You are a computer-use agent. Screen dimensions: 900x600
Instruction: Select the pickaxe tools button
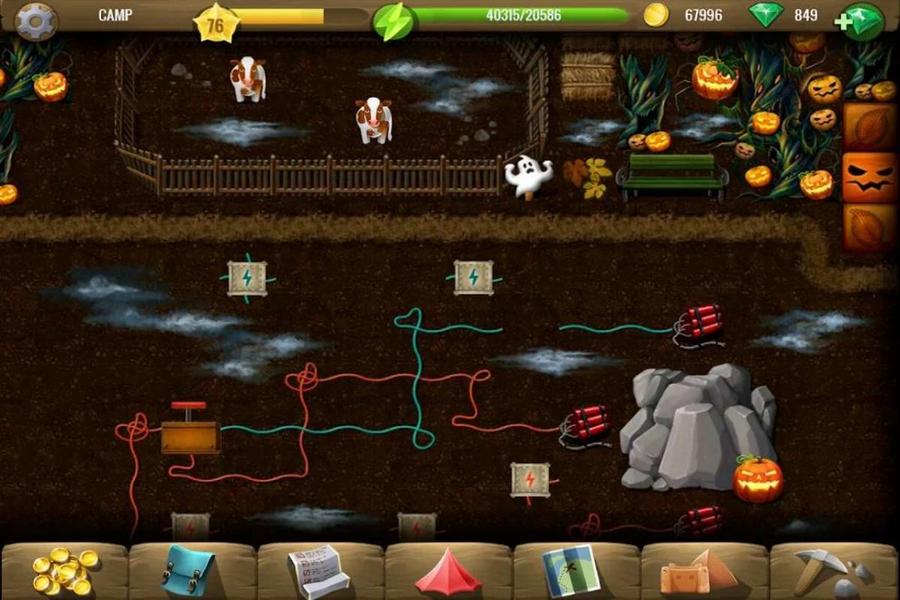pyautogui.click(x=829, y=572)
